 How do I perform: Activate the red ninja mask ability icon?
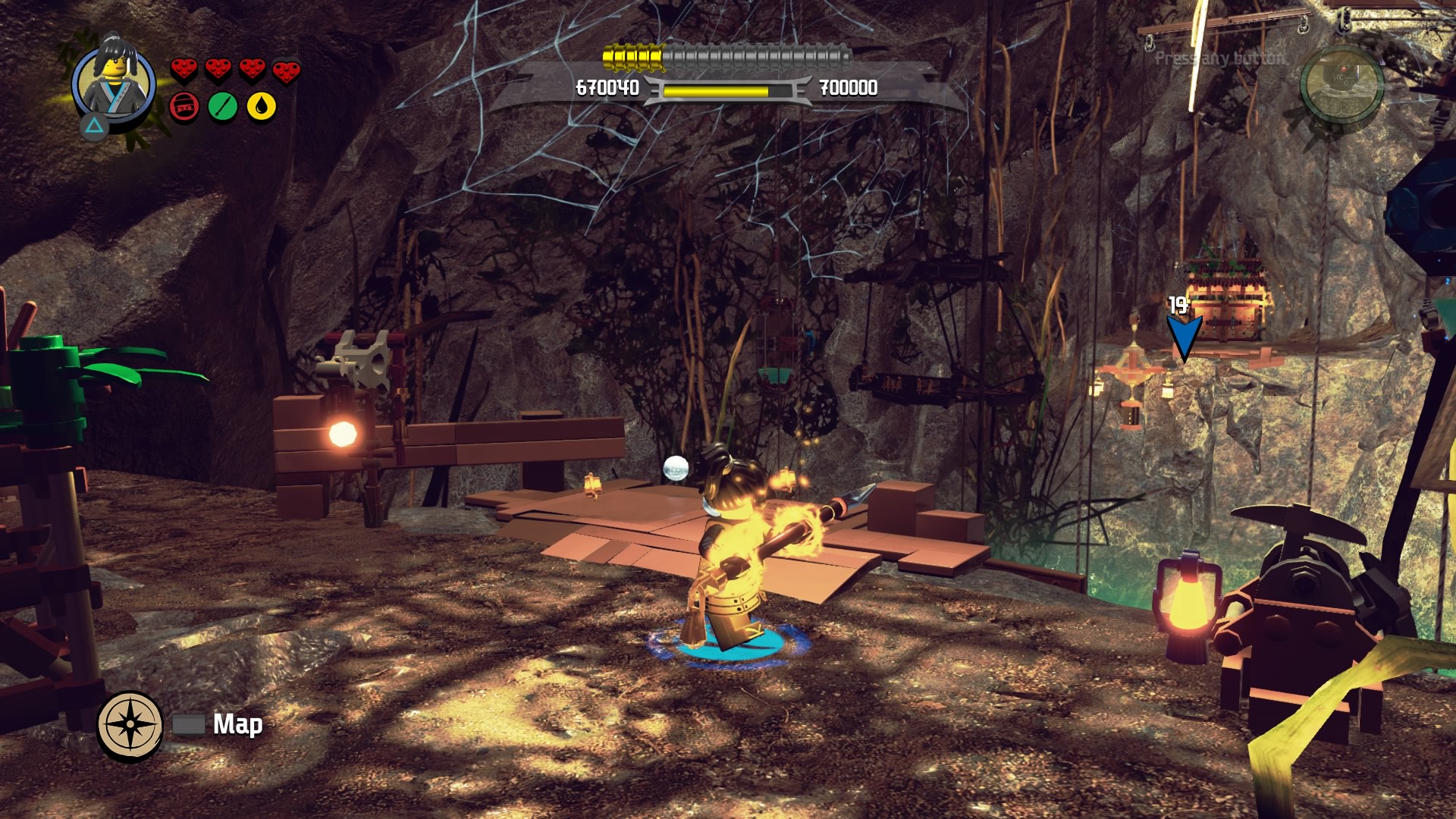click(x=184, y=107)
